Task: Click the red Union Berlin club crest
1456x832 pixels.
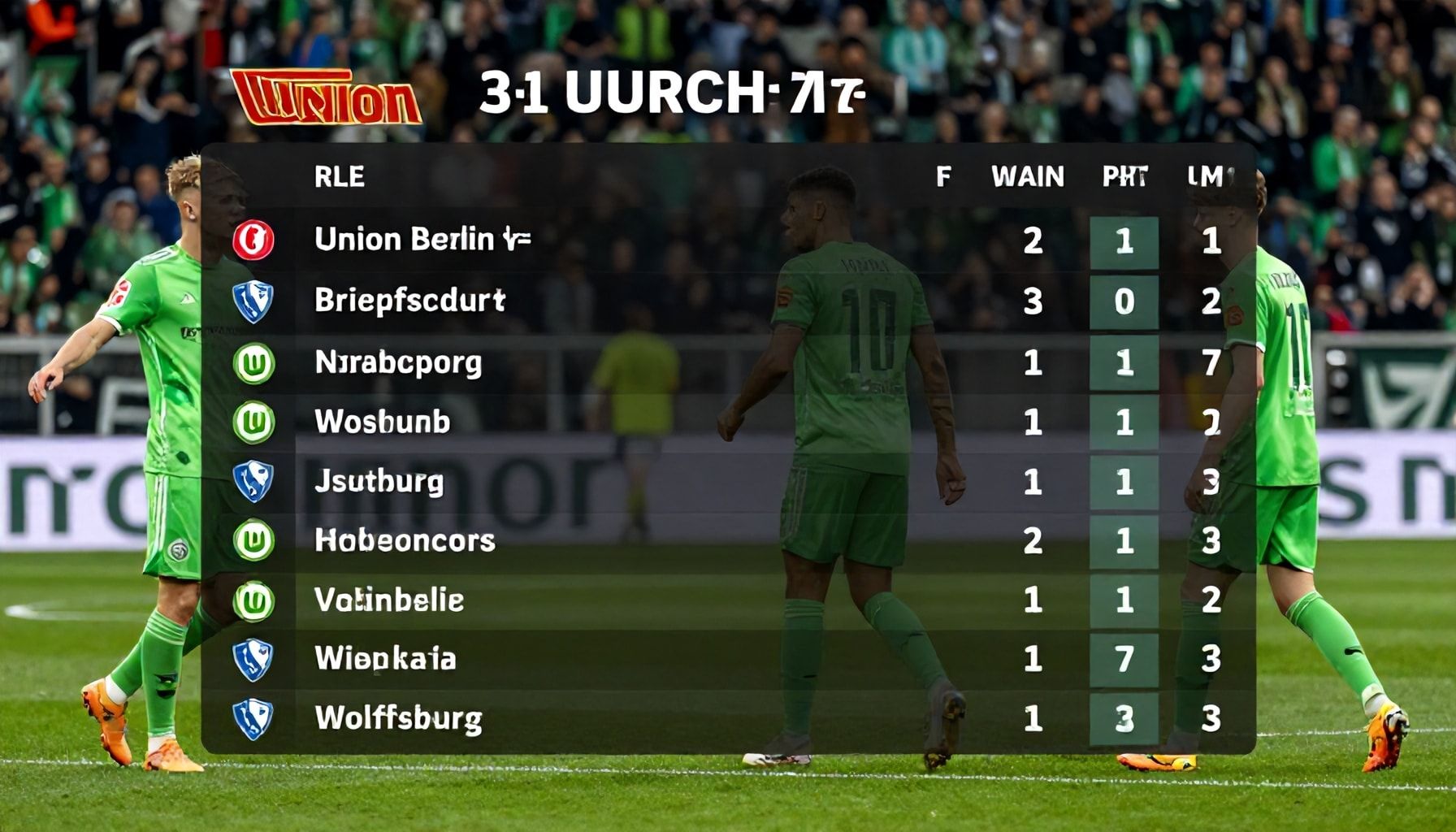Action: [253, 240]
